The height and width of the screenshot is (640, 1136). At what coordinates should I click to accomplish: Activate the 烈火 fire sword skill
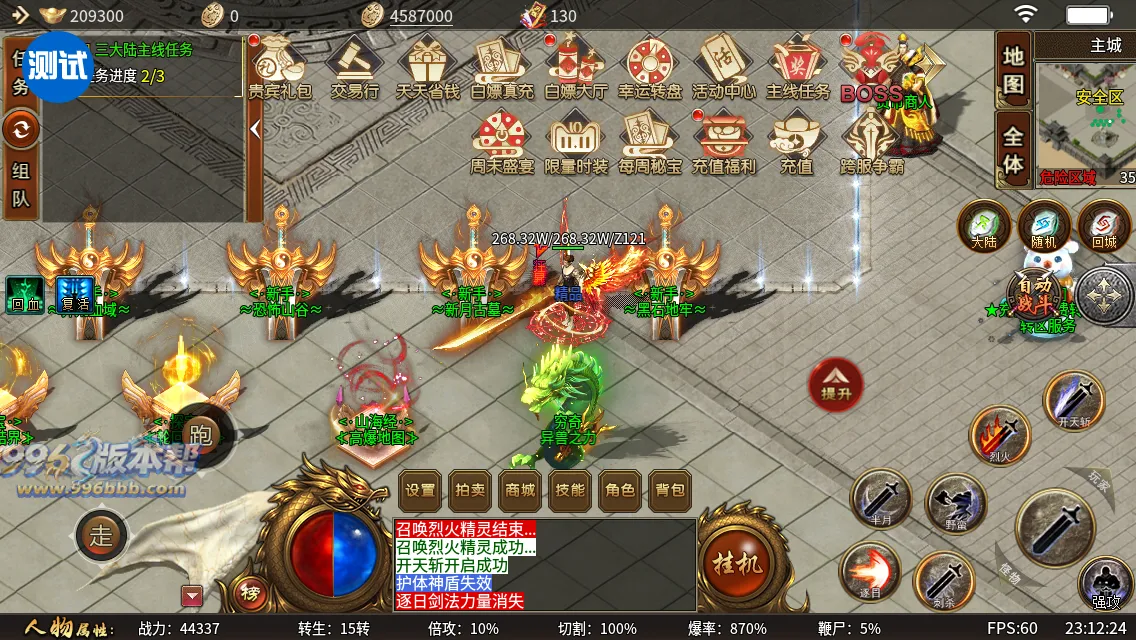click(x=999, y=435)
